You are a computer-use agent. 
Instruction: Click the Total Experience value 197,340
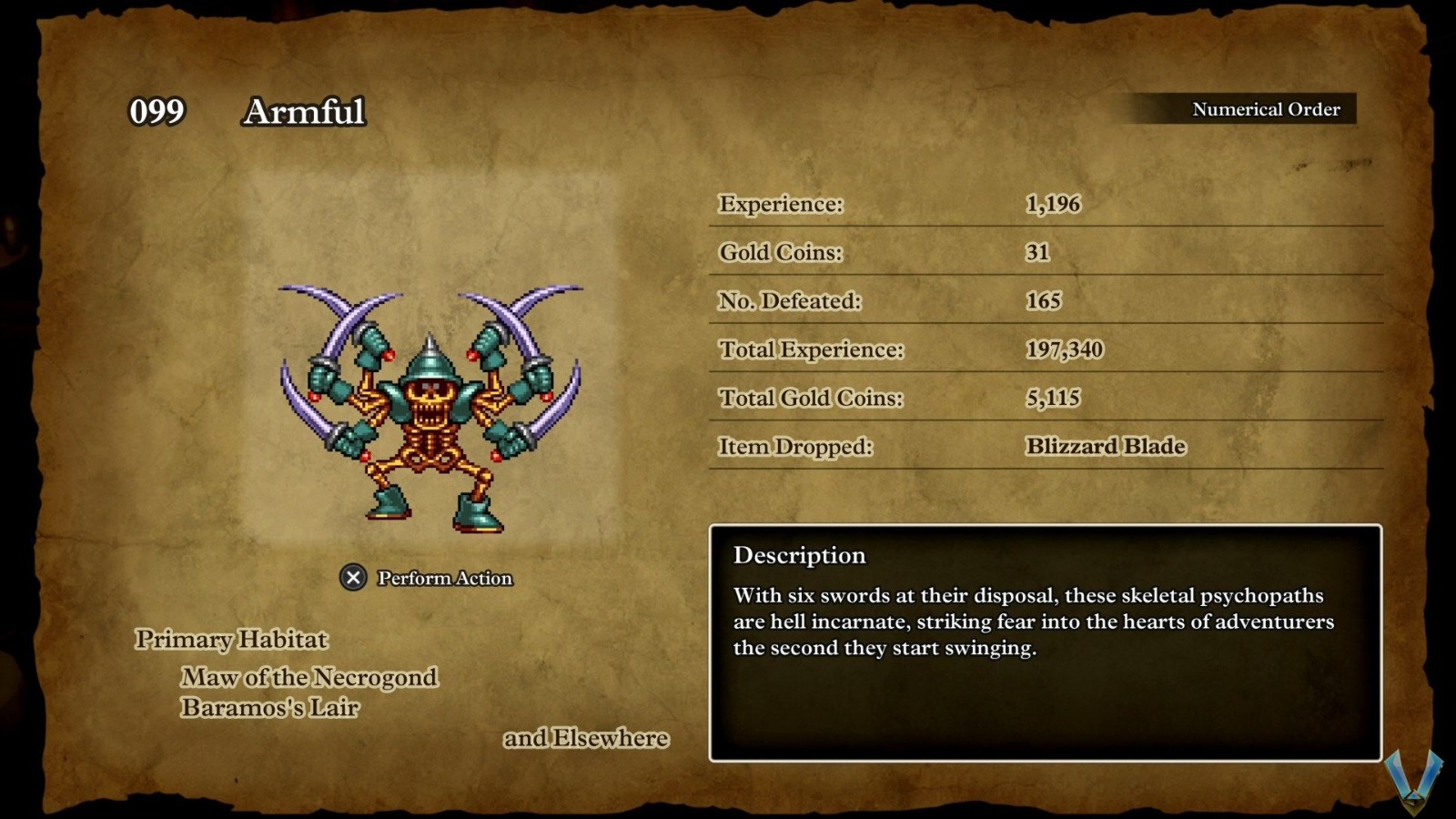click(x=1065, y=349)
